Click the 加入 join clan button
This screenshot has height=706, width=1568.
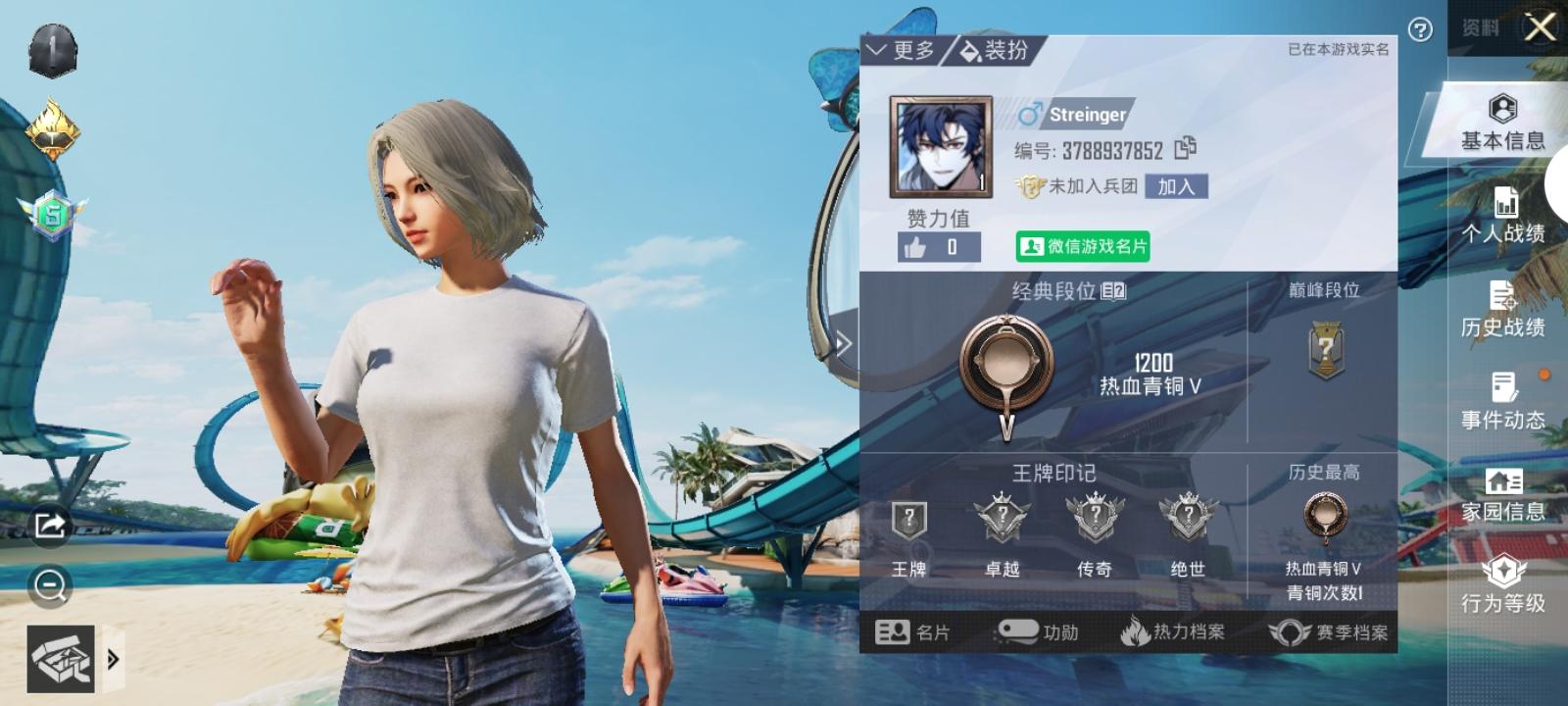(x=1177, y=185)
